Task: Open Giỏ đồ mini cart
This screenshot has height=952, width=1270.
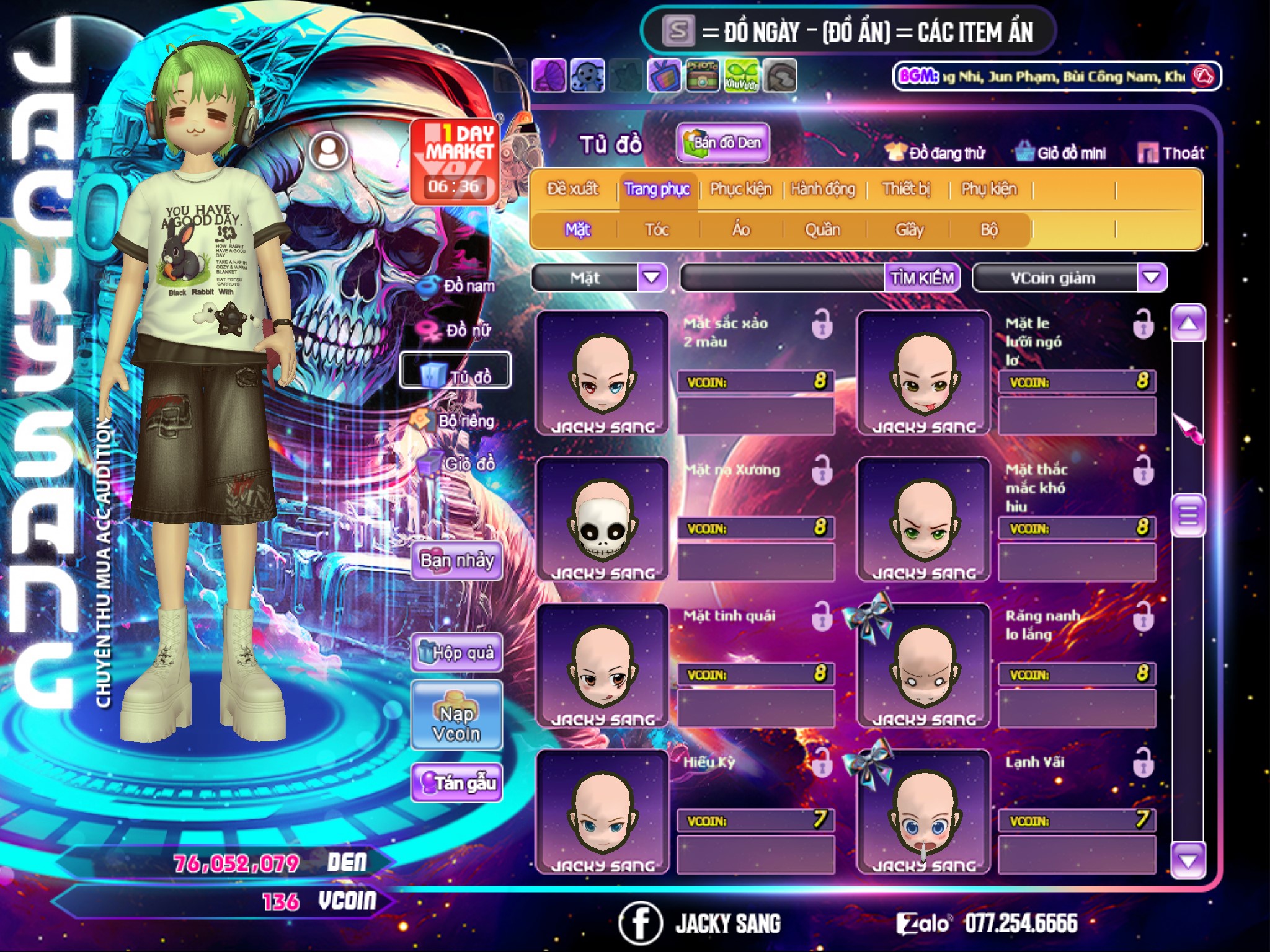Action: tap(1060, 153)
